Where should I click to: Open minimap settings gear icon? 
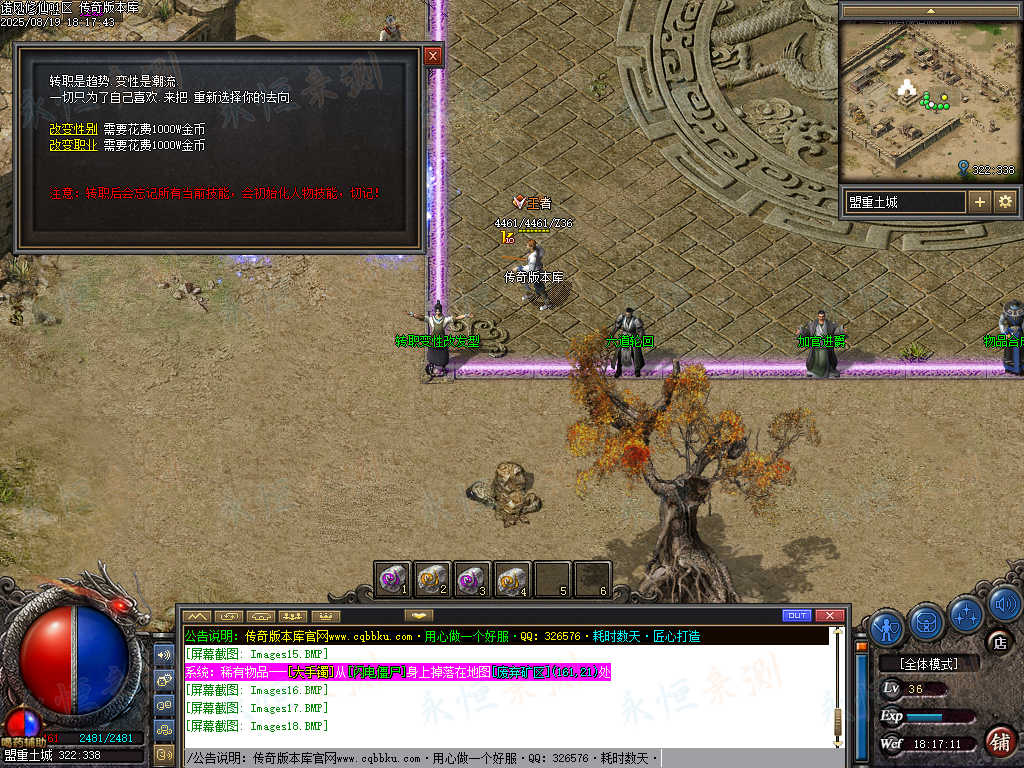point(1004,201)
